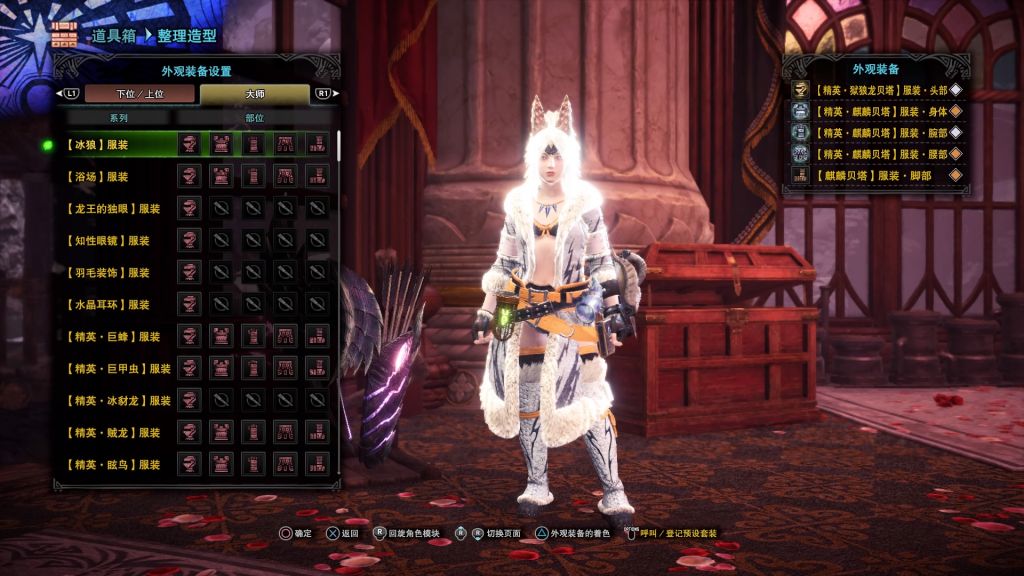The width and height of the screenshot is (1024, 576).
Task: Select the 大师 master rank tab
Action: pyautogui.click(x=254, y=94)
